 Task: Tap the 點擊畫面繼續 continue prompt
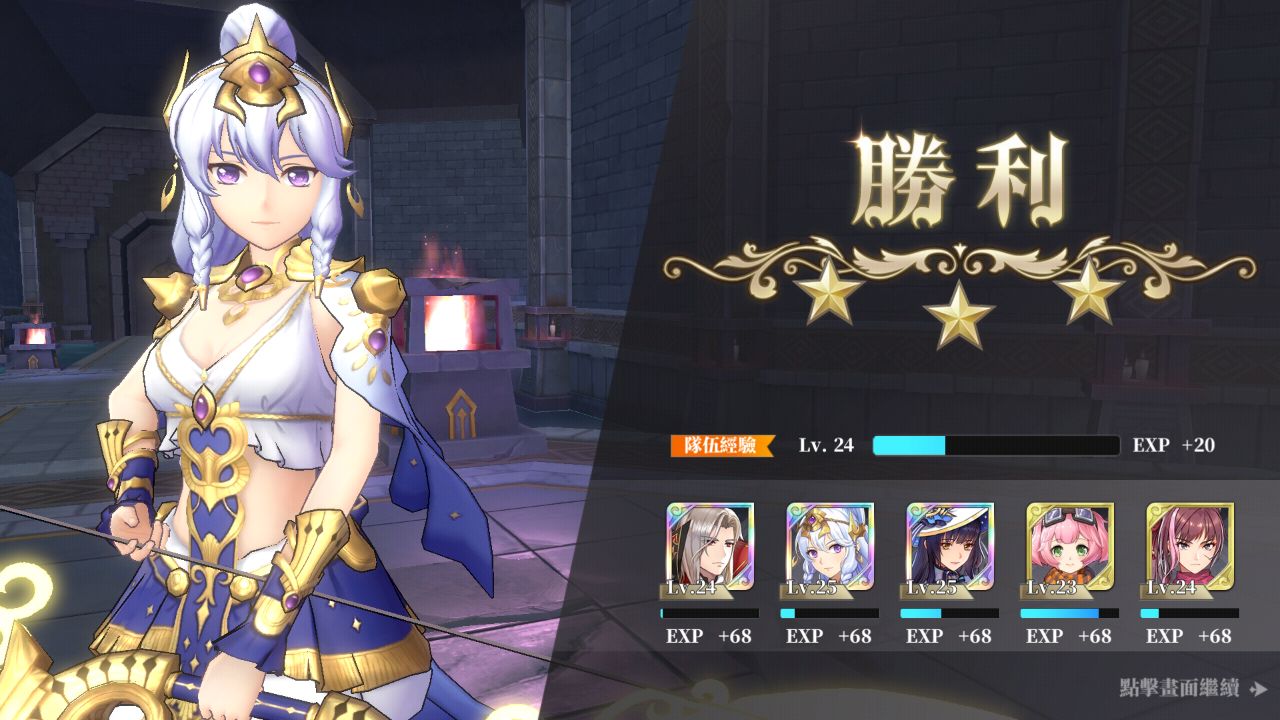click(x=1192, y=688)
